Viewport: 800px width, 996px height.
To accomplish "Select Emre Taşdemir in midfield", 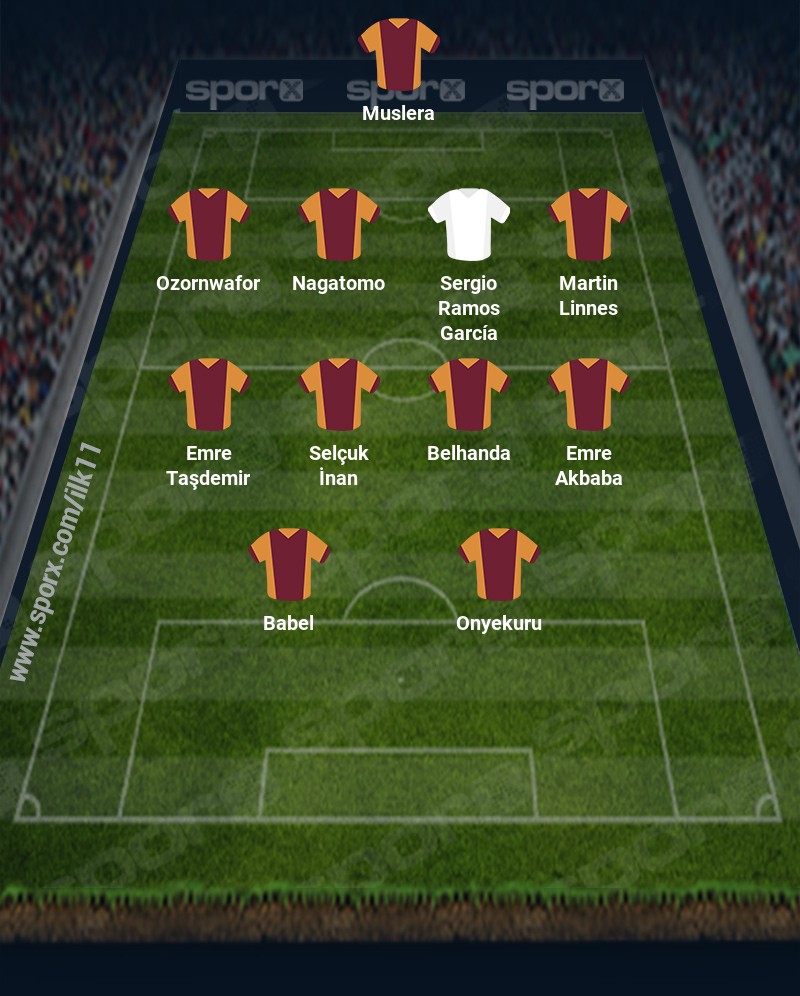I will pyautogui.click(x=208, y=394).
